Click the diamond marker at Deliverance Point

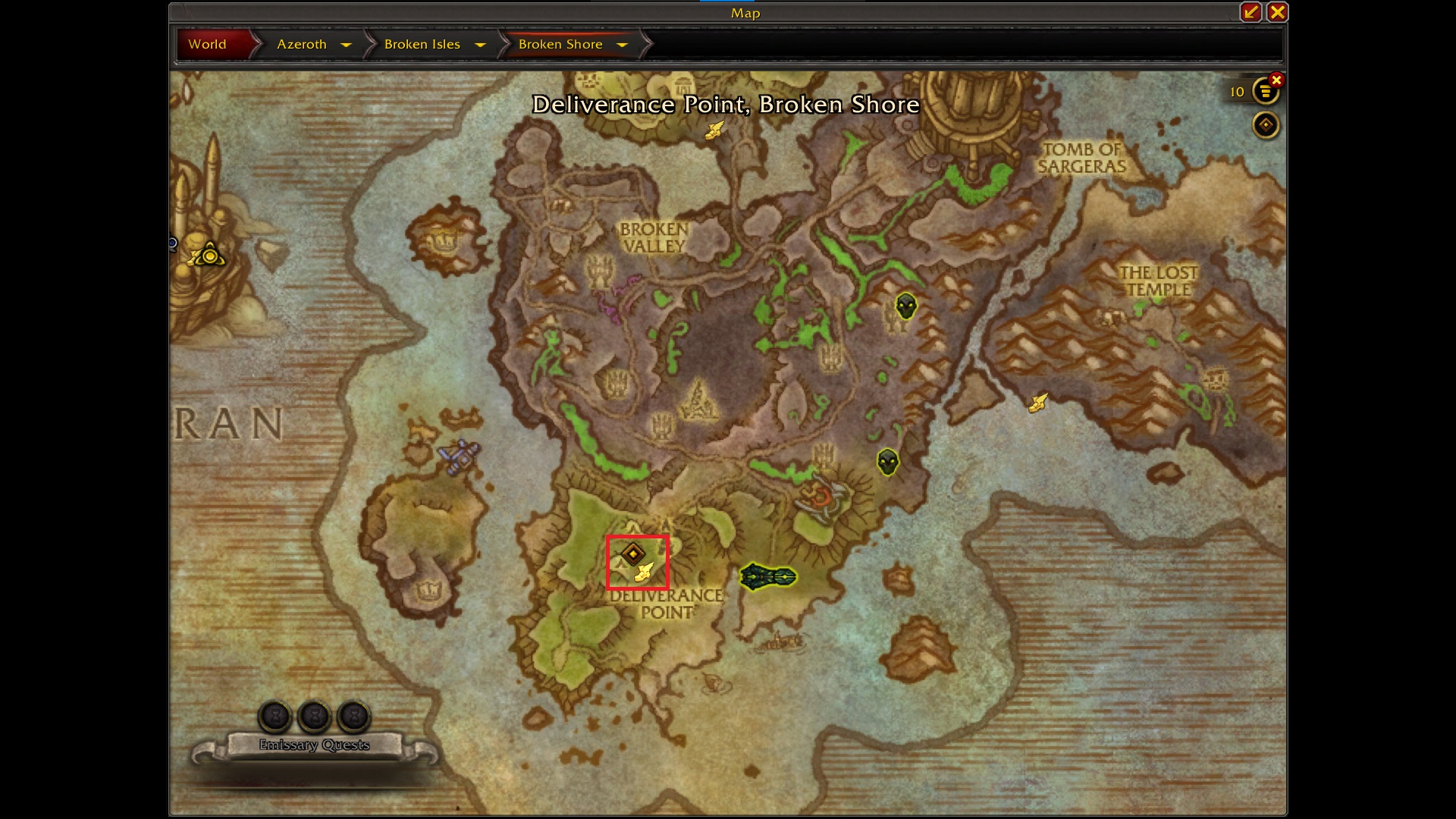[632, 554]
